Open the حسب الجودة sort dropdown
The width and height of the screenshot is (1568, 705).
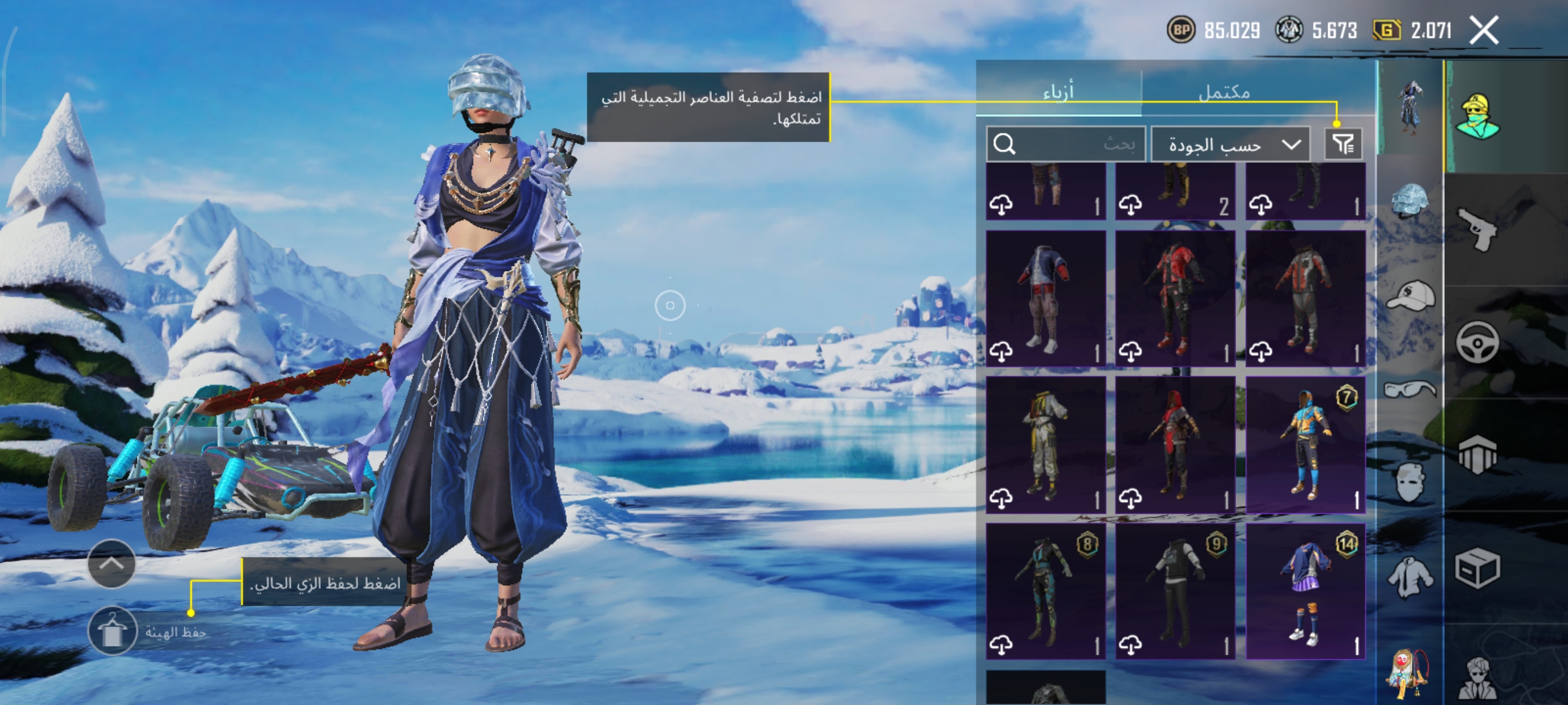pyautogui.click(x=1230, y=144)
